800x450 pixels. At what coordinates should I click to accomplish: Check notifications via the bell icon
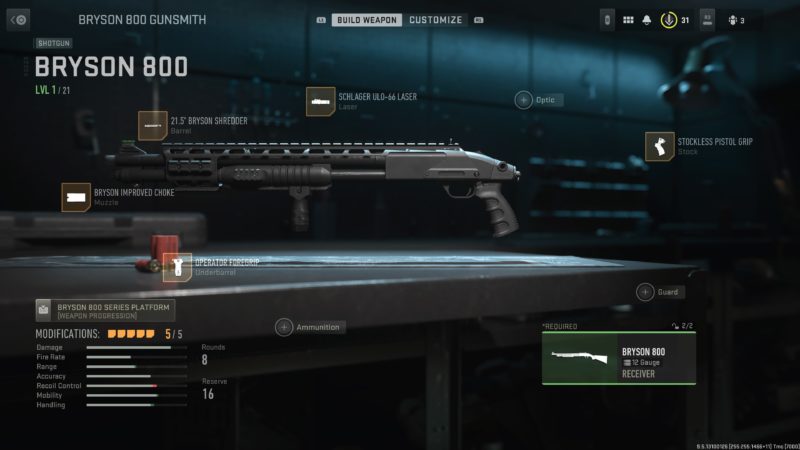click(x=646, y=20)
